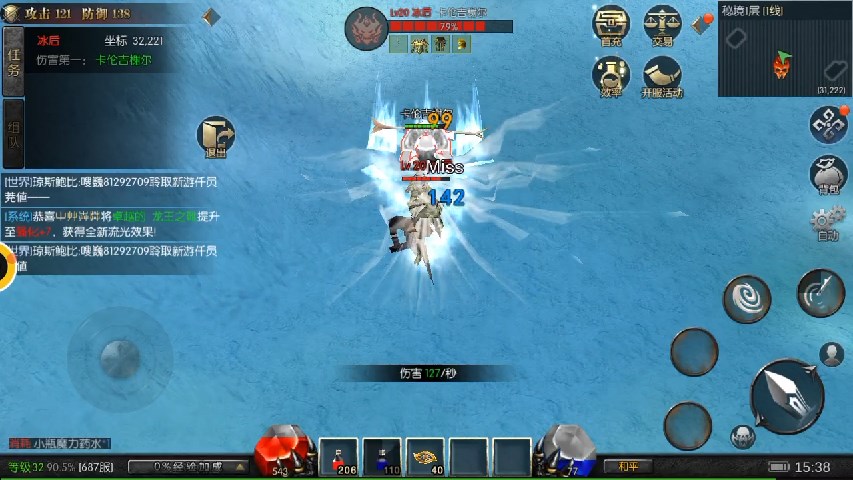
Task: Tap the 退出 exit dungeon button
Action: 215,138
